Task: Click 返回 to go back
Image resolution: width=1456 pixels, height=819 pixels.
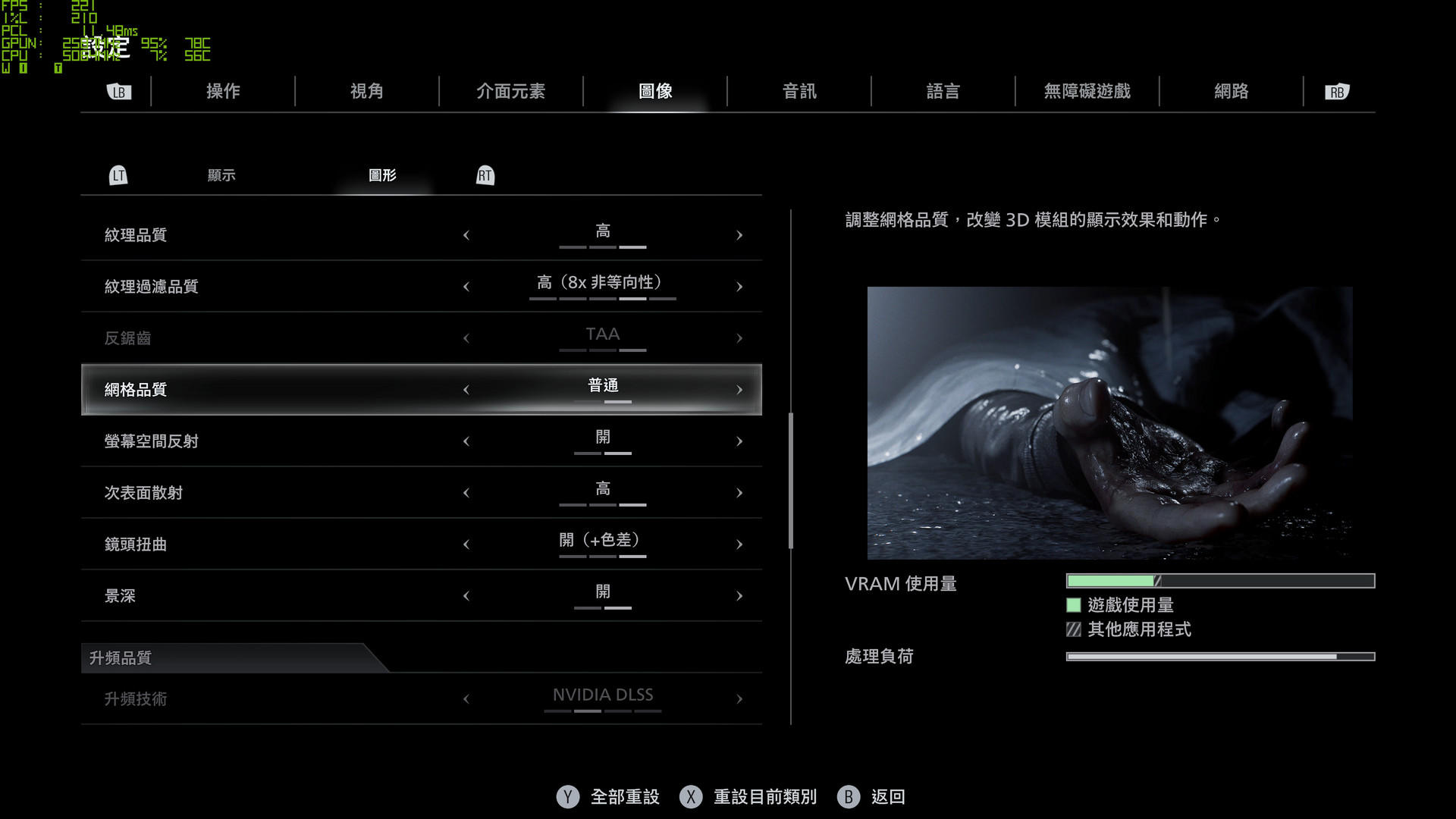Action: click(x=887, y=797)
